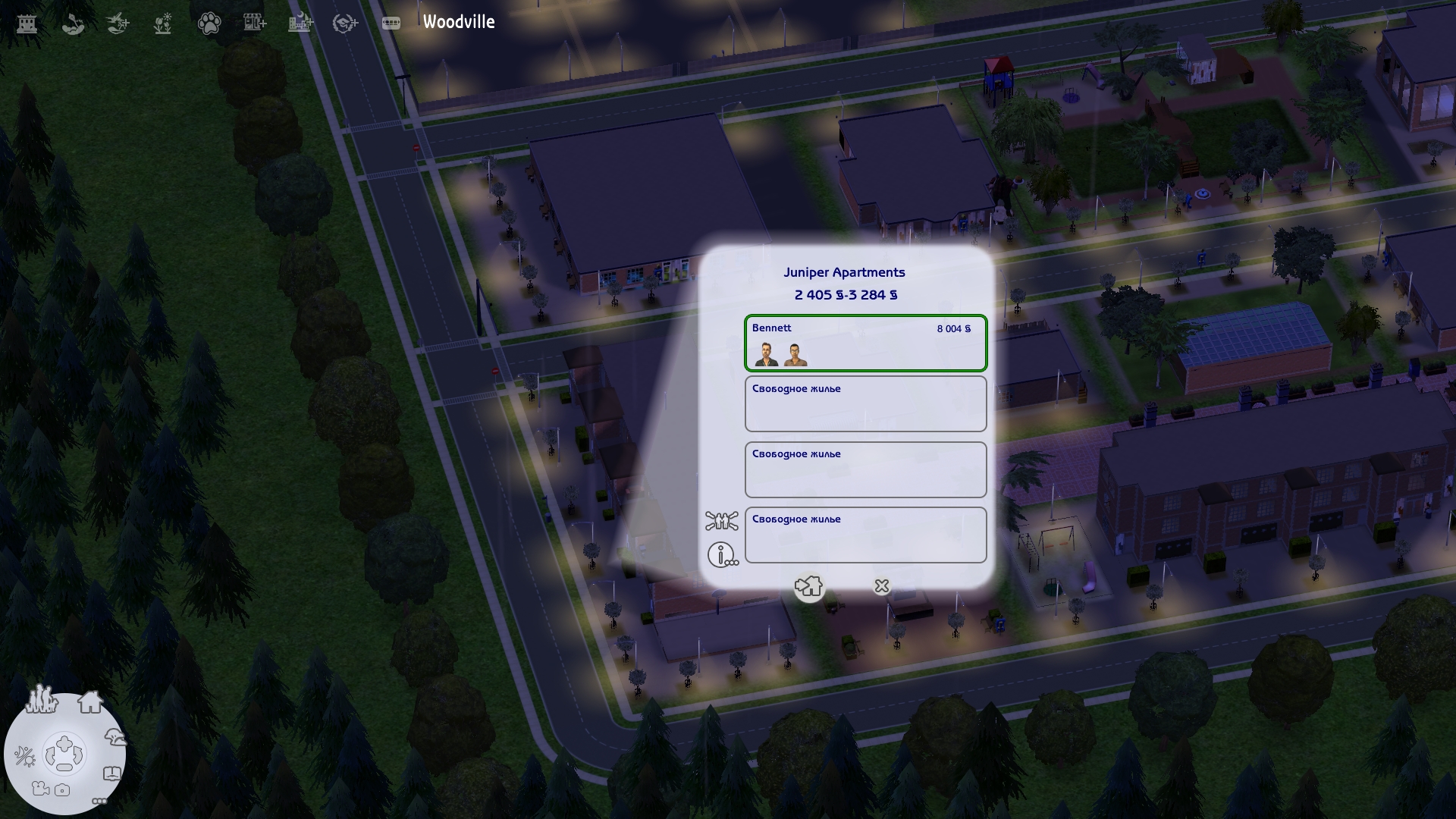Open the neighborhood story book icon
The height and width of the screenshot is (819, 1456).
(x=112, y=773)
